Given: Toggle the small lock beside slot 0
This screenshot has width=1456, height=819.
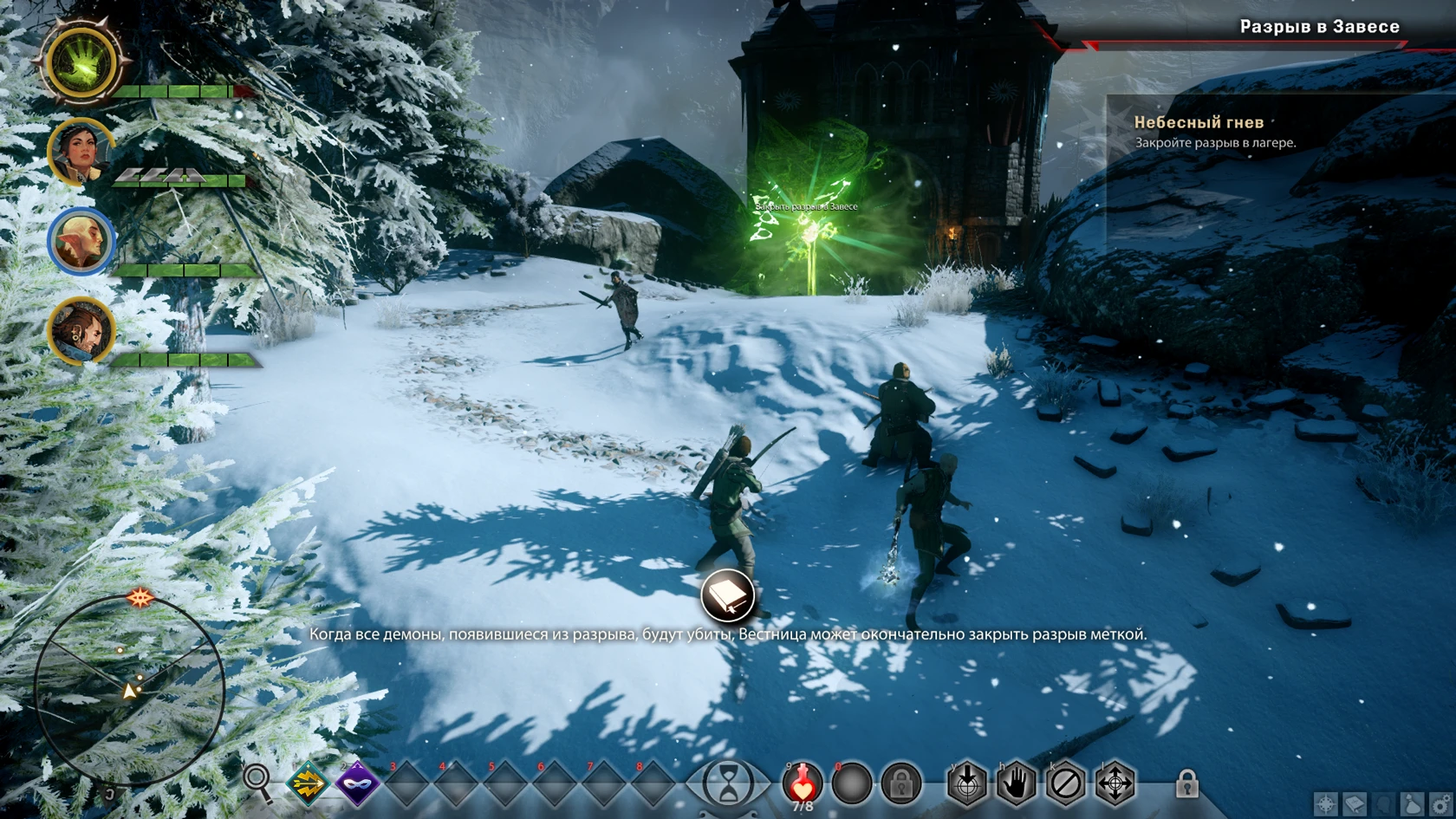Looking at the screenshot, I should (x=900, y=784).
